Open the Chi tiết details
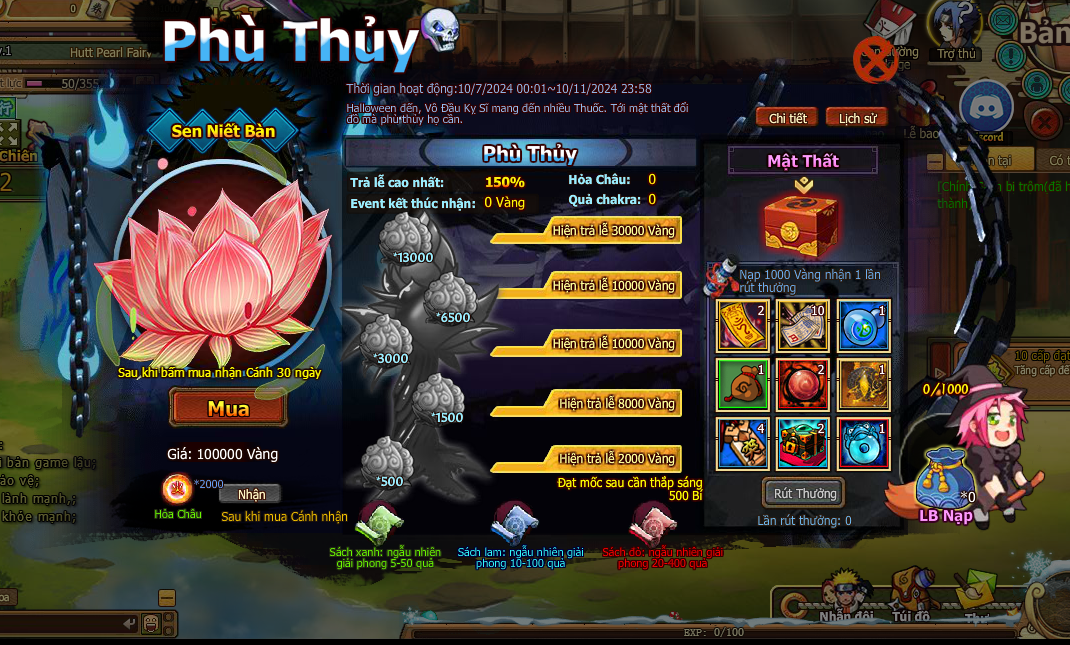1070x645 pixels. (x=787, y=118)
